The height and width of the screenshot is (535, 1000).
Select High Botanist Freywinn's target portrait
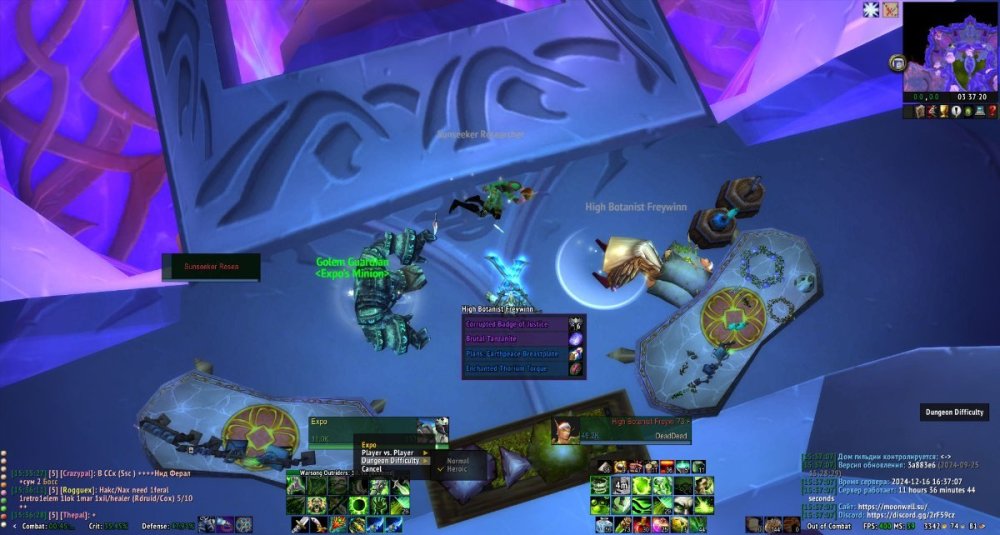point(565,430)
